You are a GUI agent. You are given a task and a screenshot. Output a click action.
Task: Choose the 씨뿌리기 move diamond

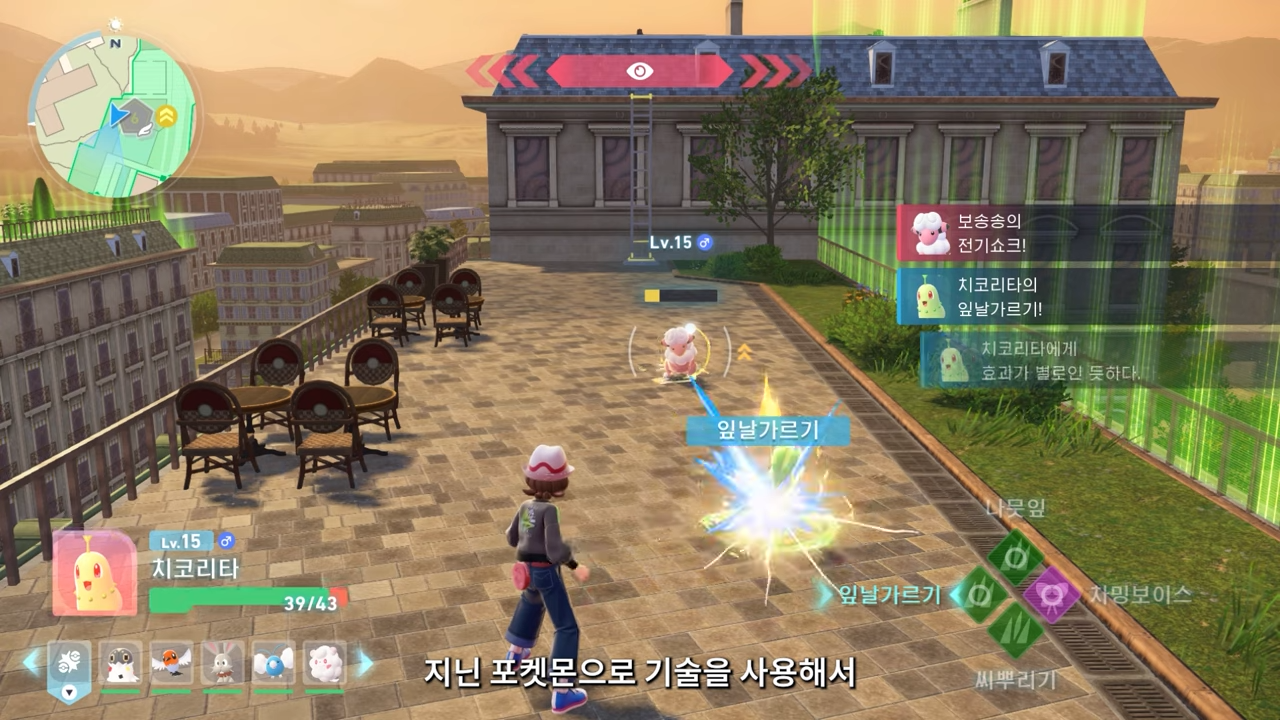(x=1015, y=631)
